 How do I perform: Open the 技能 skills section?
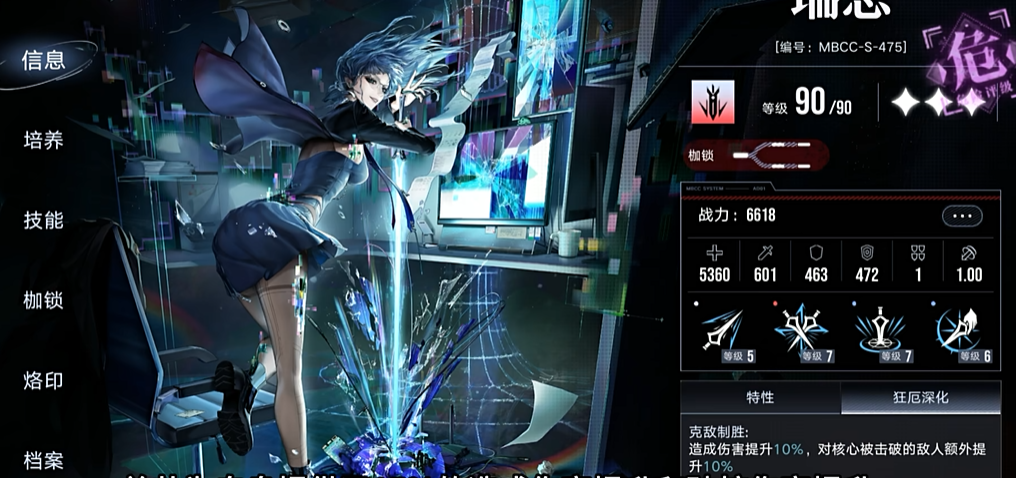click(44, 220)
